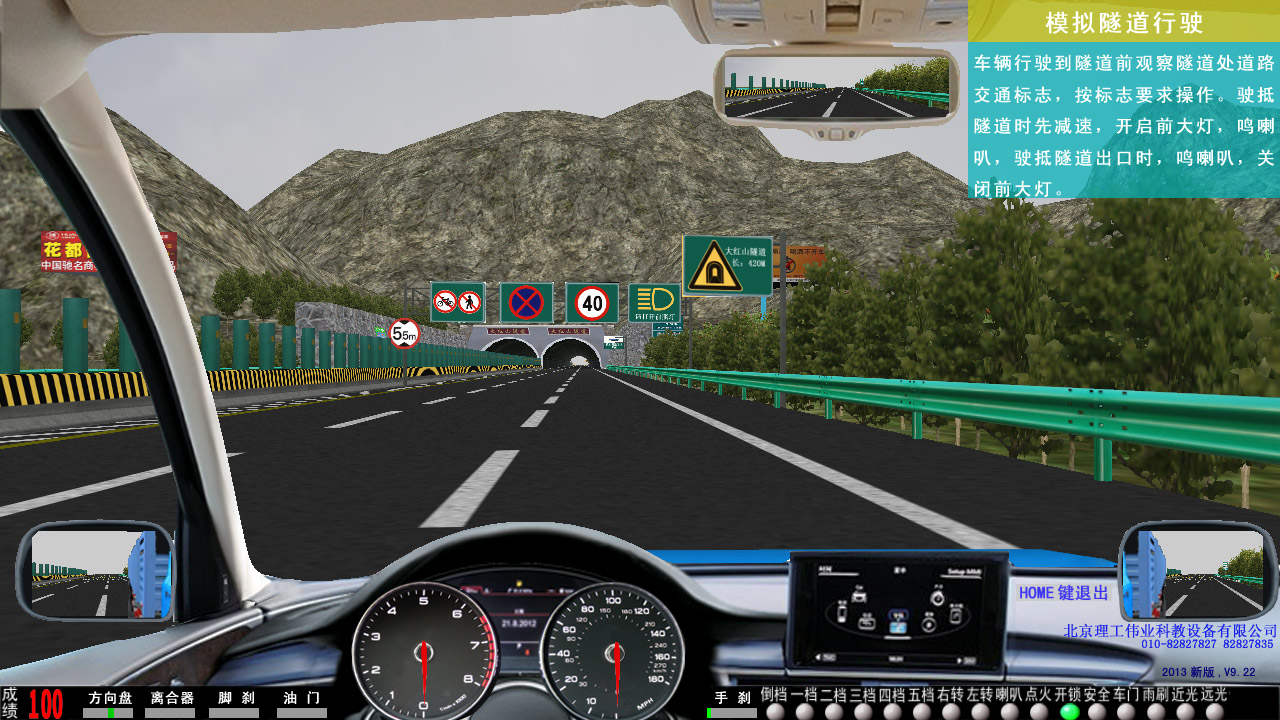1280x720 pixels.
Task: Turn on the 近光 low beam indicator
Action: click(x=1186, y=711)
